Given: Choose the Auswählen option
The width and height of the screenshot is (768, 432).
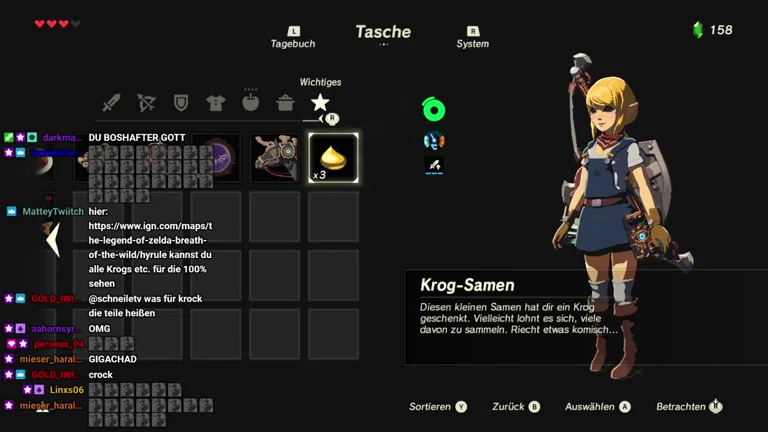Looking at the screenshot, I should [597, 407].
